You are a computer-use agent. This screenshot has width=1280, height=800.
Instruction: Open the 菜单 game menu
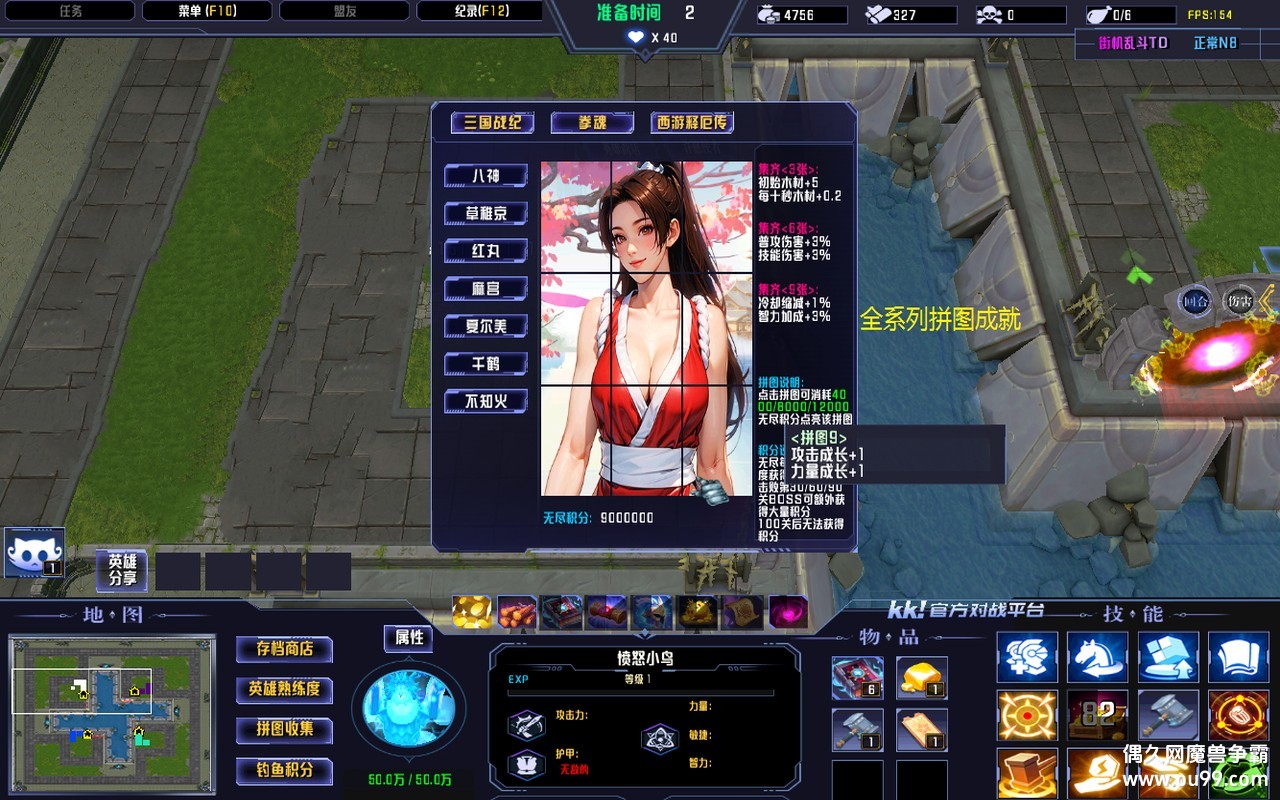coord(207,11)
